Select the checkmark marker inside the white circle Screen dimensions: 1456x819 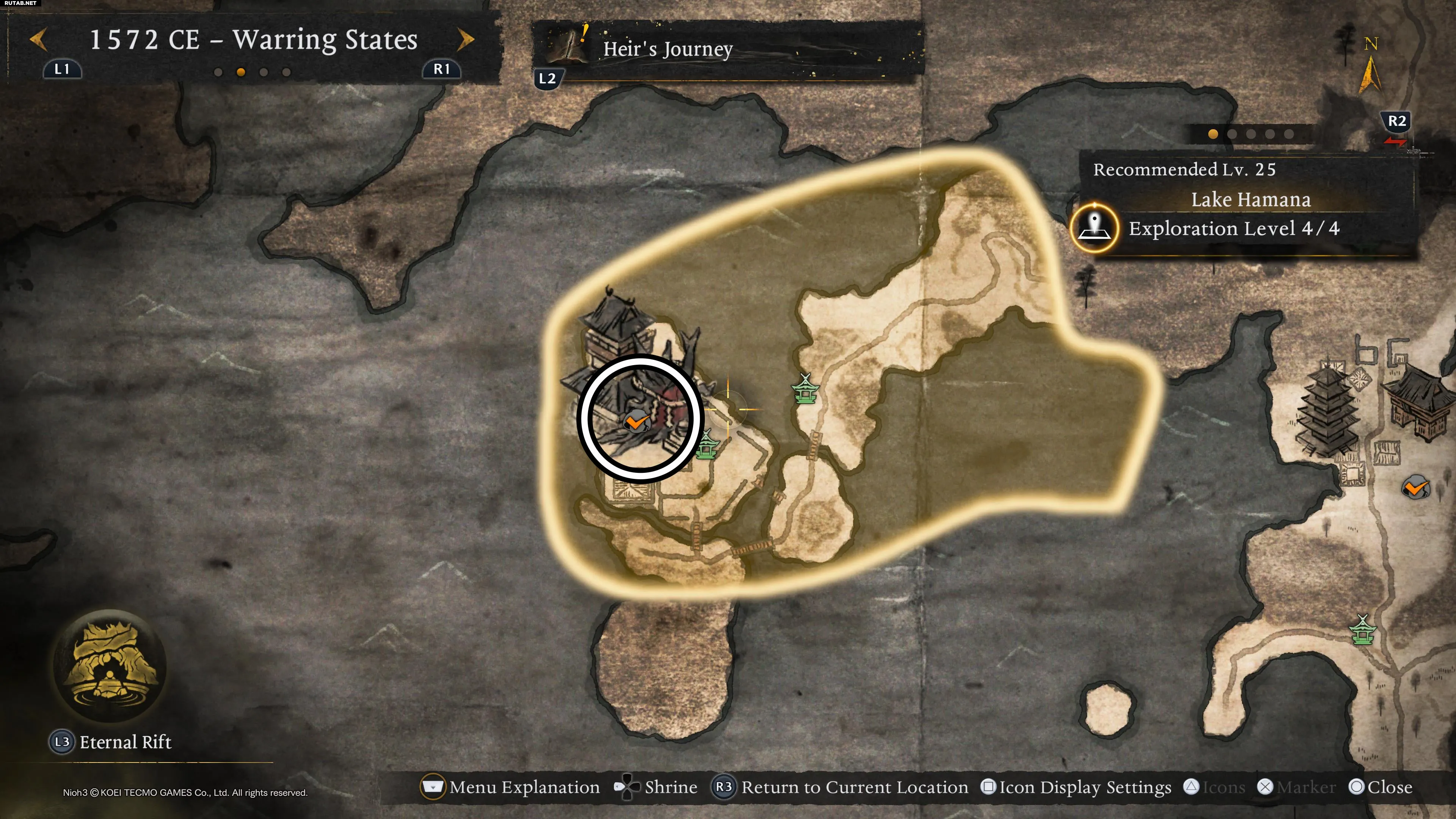click(636, 422)
